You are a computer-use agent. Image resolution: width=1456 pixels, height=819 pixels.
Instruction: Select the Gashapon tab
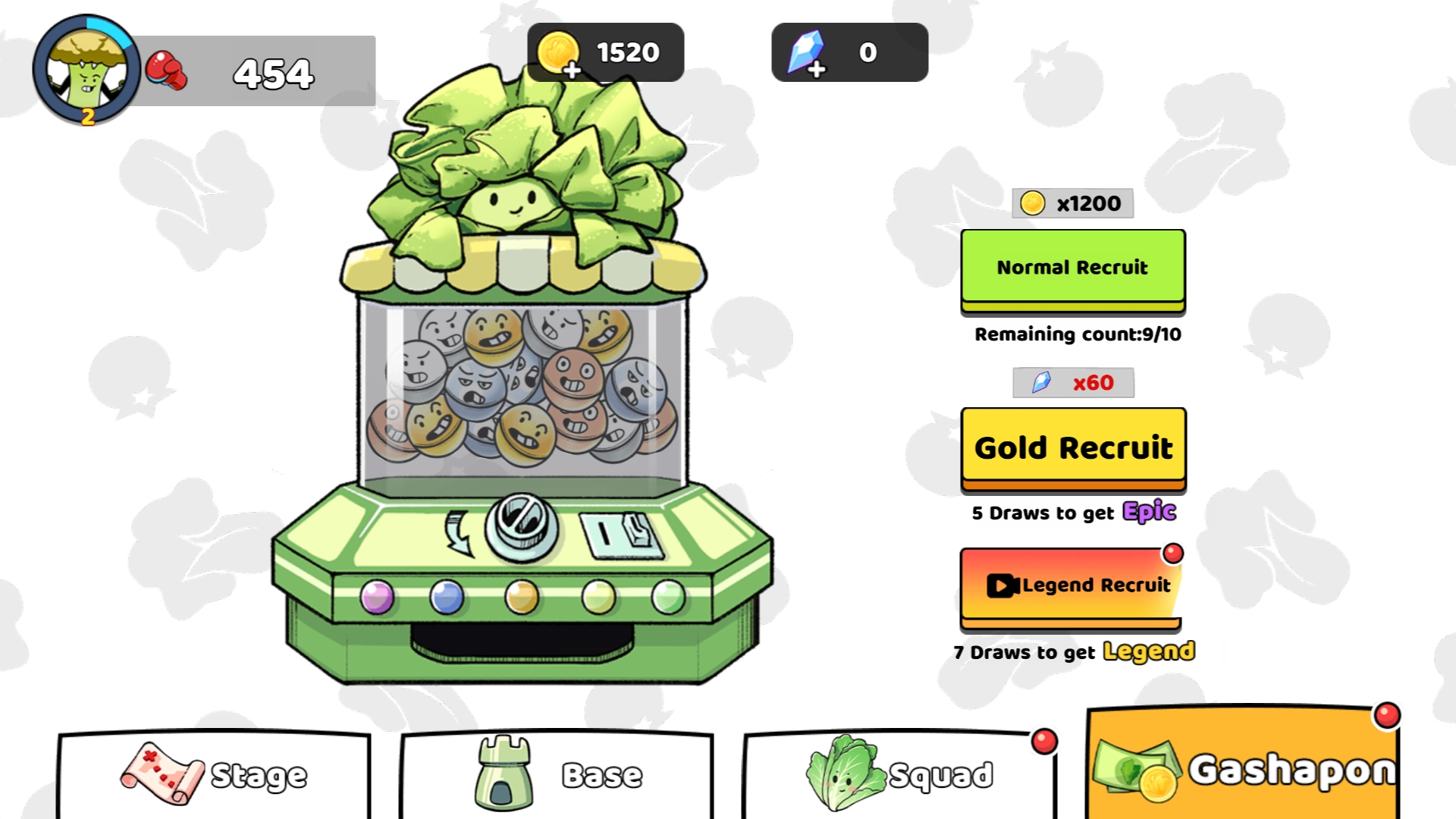pyautogui.click(x=1244, y=767)
